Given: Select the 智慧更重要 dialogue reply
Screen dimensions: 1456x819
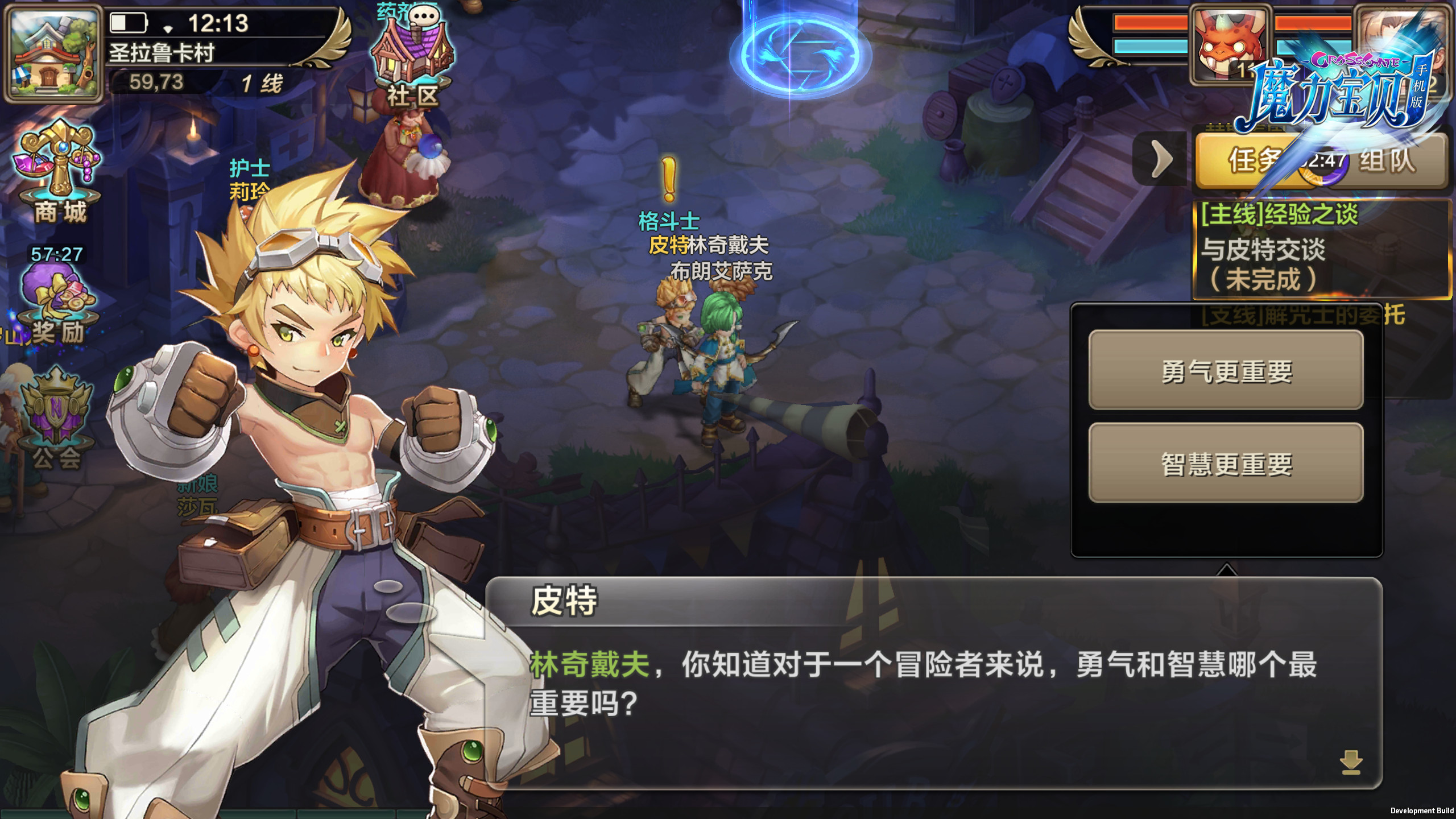Looking at the screenshot, I should pos(1226,463).
